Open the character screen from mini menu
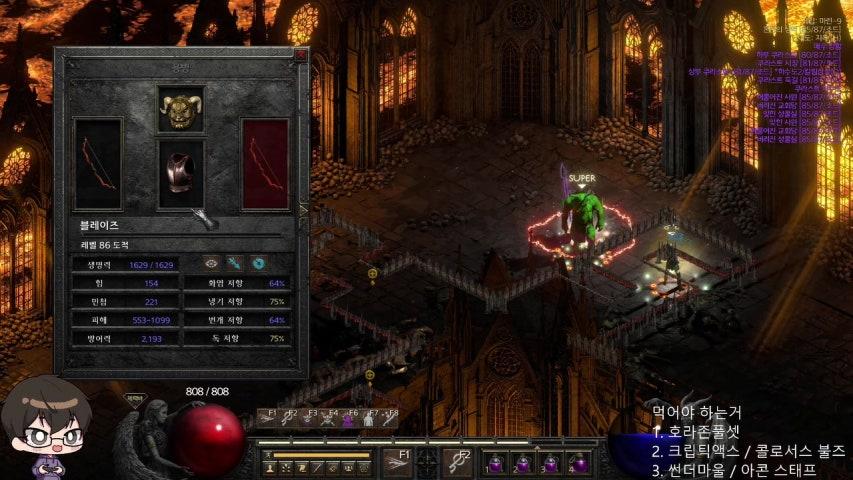The image size is (853, 480). 269,468
